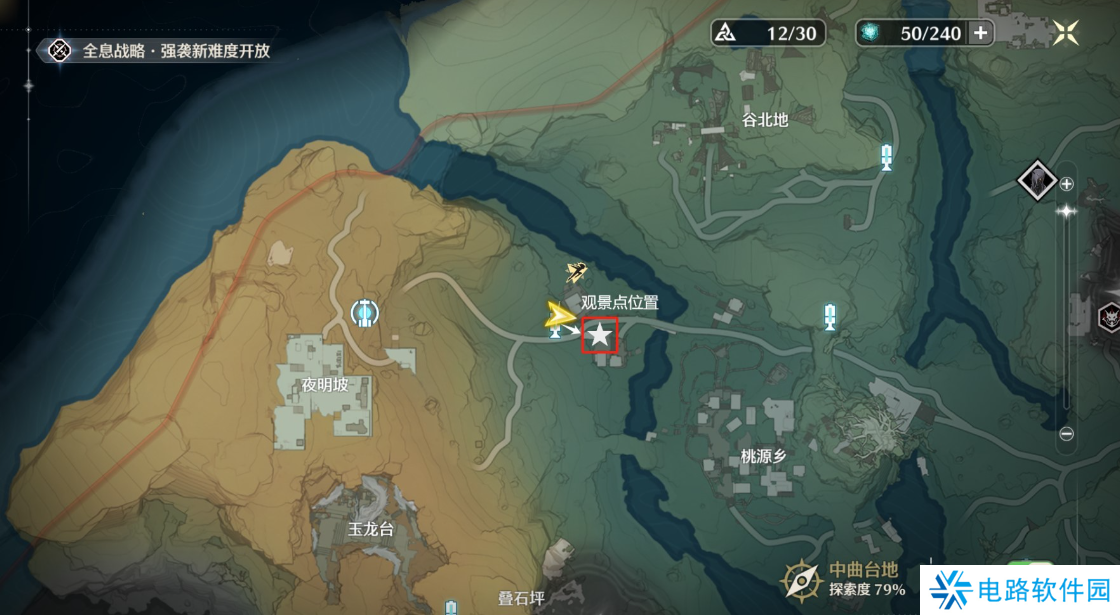This screenshot has height=615, width=1120.
Task: Select the teleport beacon north of 桃源乡
Action: (x=829, y=317)
